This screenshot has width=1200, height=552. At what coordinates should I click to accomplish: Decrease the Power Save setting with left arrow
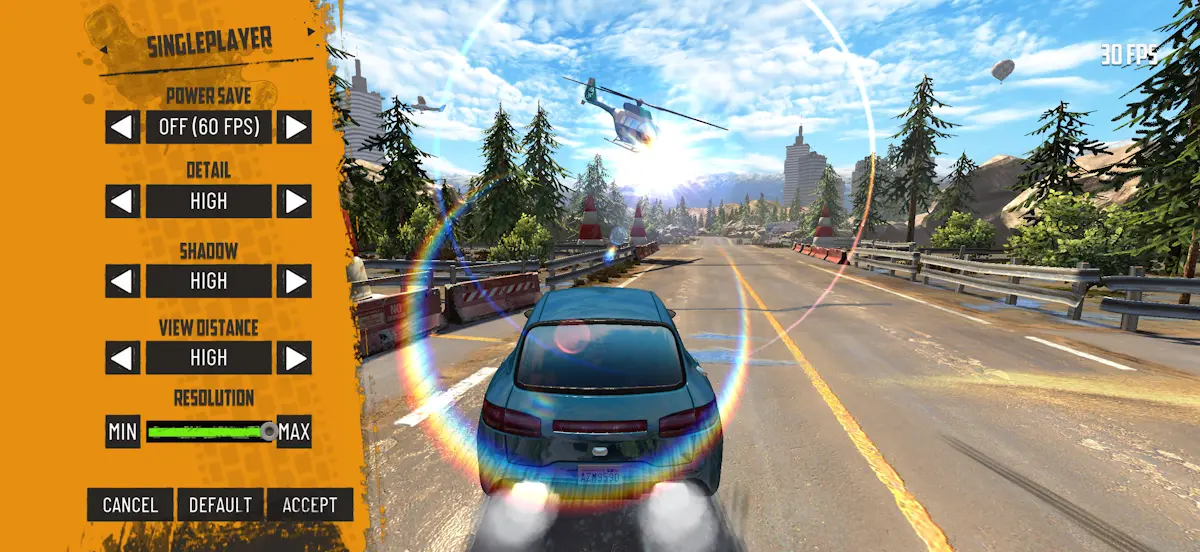tap(123, 127)
